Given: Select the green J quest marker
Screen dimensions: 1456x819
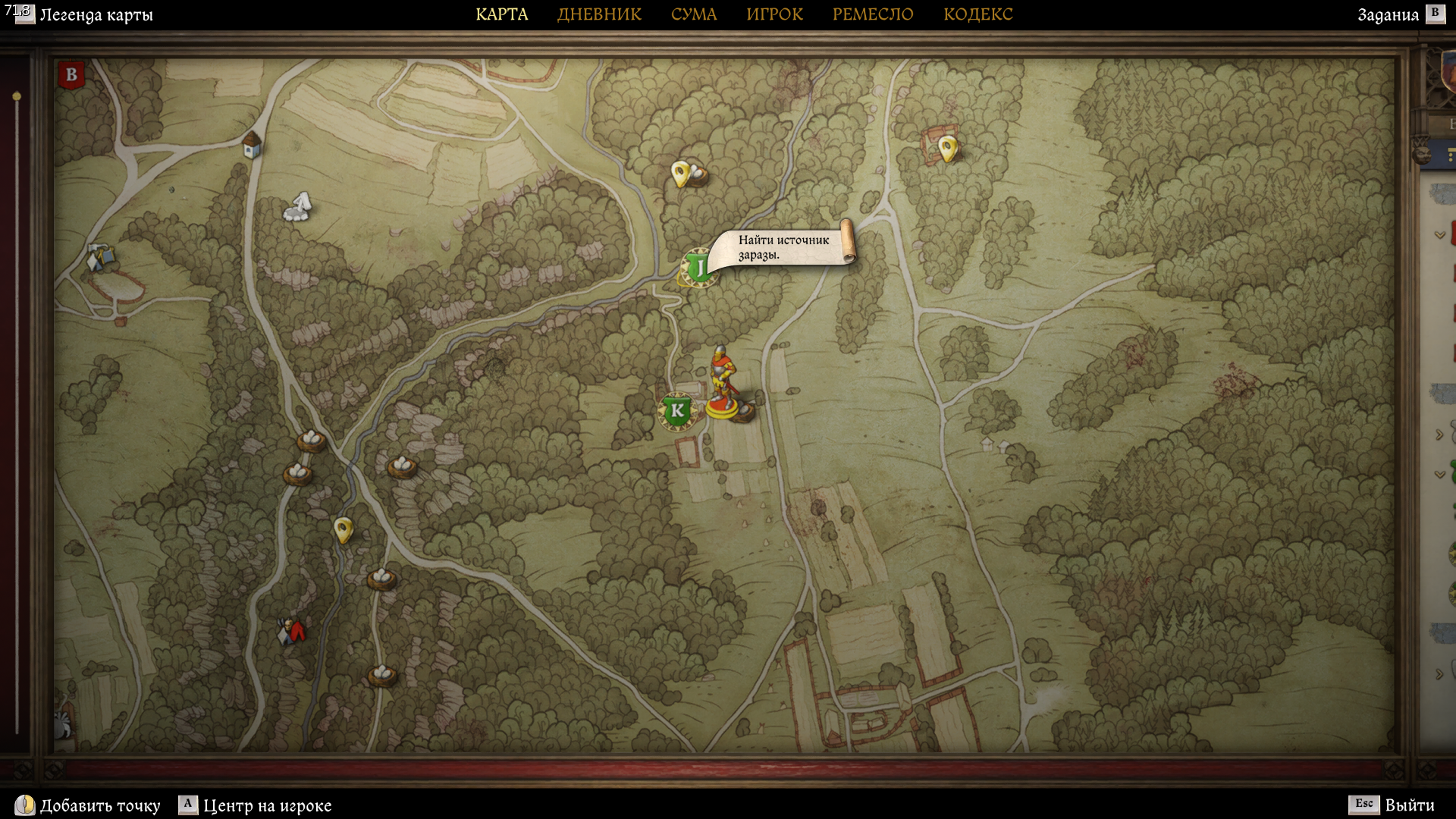Looking at the screenshot, I should [698, 267].
